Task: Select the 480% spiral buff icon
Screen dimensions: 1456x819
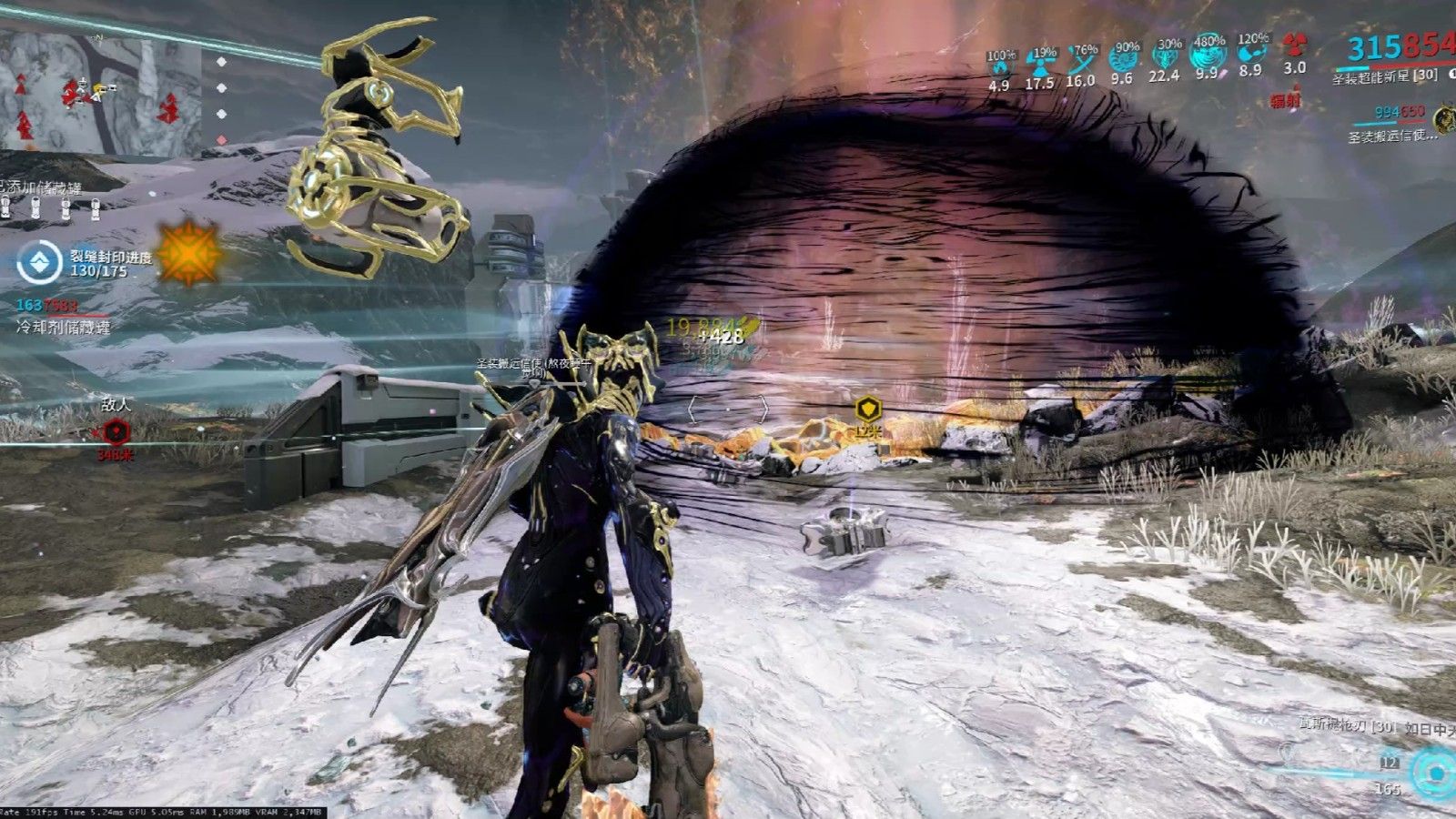Action: point(1208,55)
